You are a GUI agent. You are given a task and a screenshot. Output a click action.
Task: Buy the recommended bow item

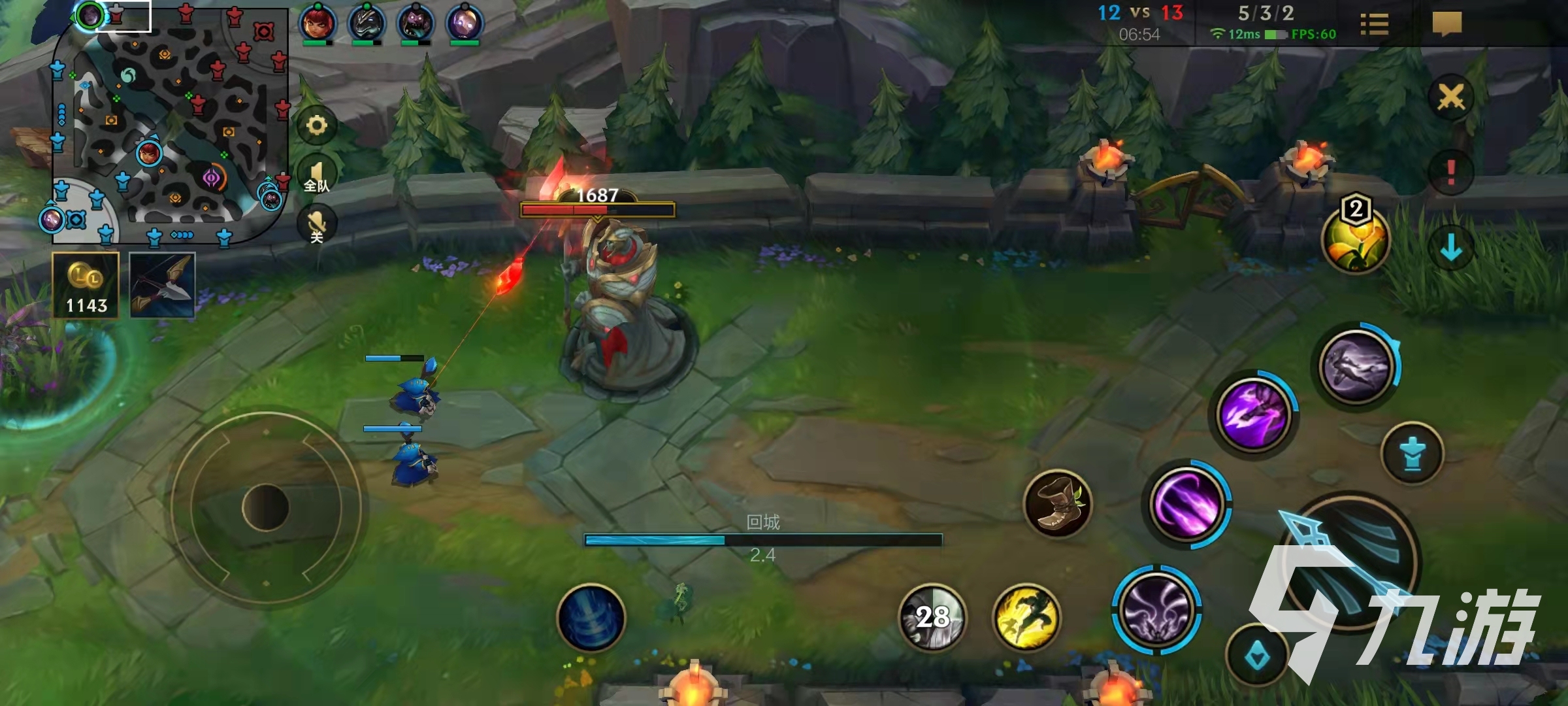162,286
